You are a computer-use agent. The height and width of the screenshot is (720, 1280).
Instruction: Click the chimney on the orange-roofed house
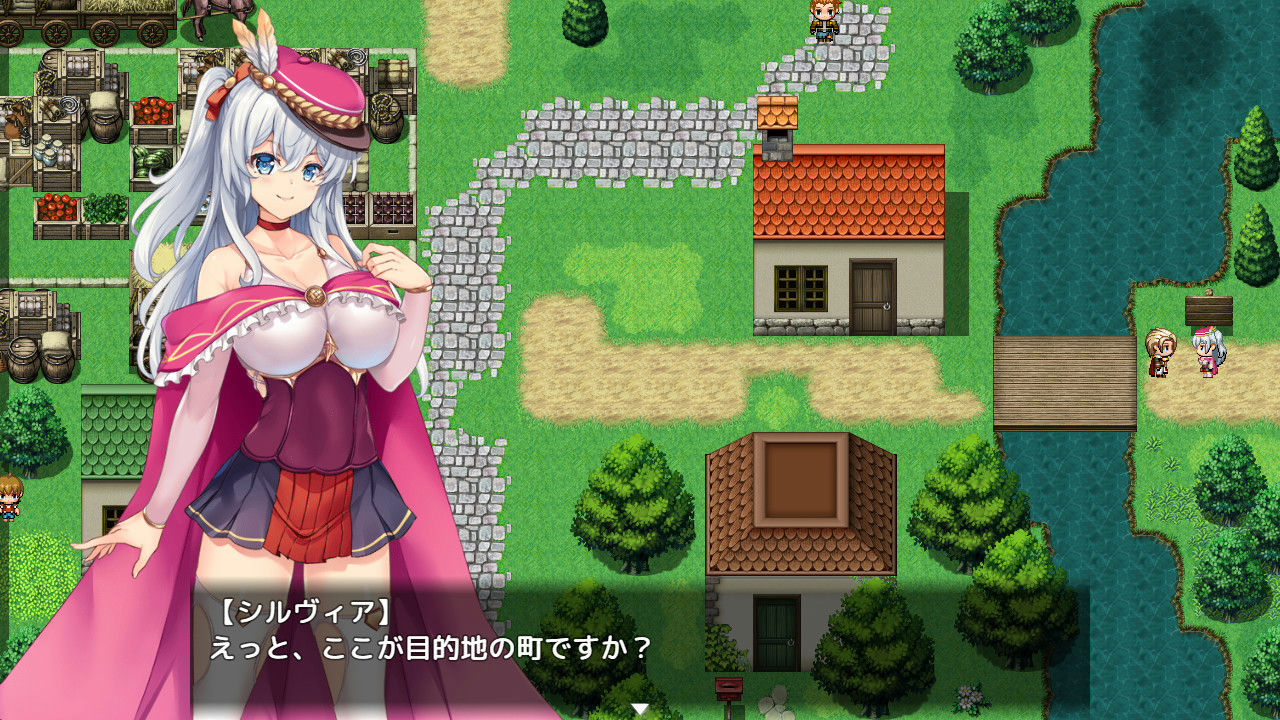coord(778,125)
